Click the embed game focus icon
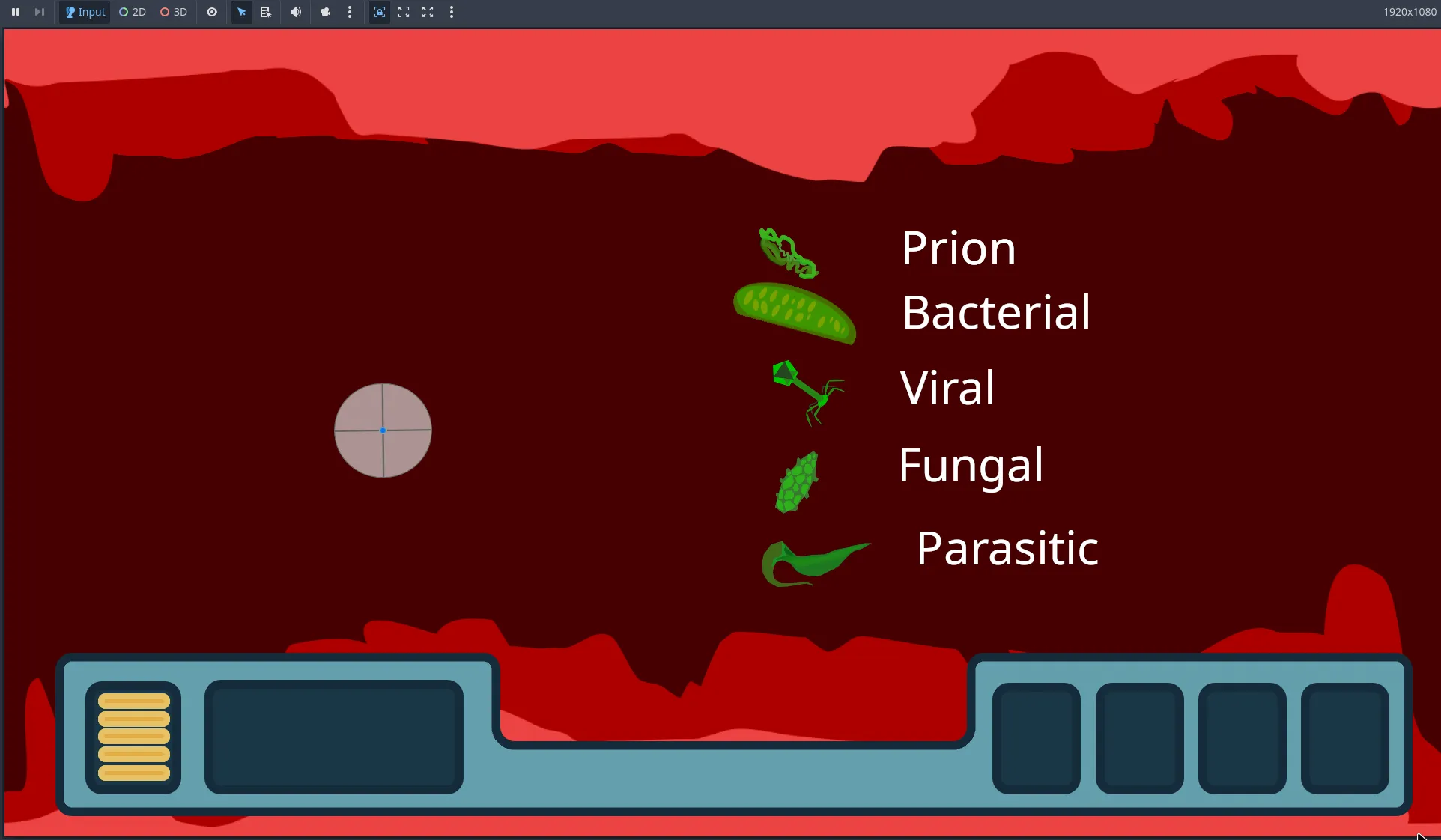This screenshot has height=840, width=1441. click(x=380, y=12)
